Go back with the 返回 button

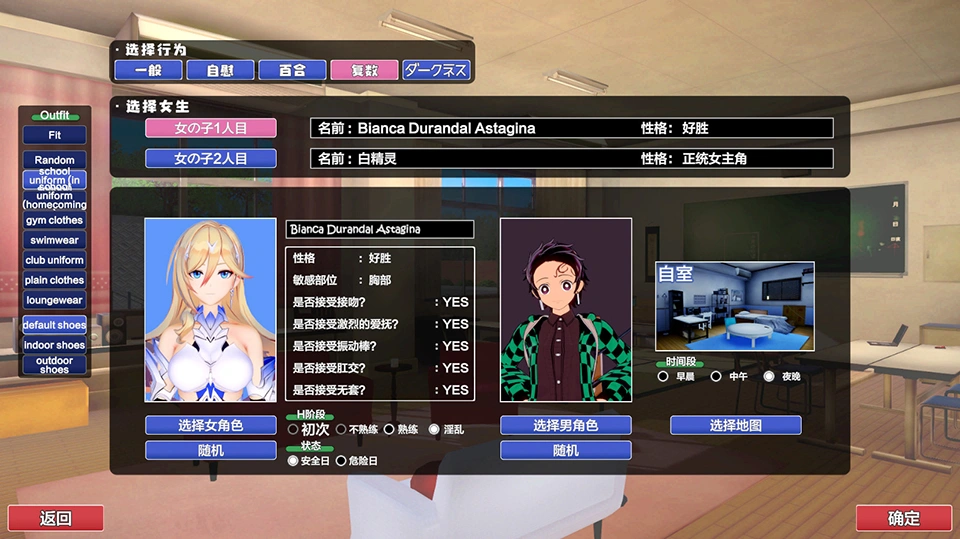(56, 518)
